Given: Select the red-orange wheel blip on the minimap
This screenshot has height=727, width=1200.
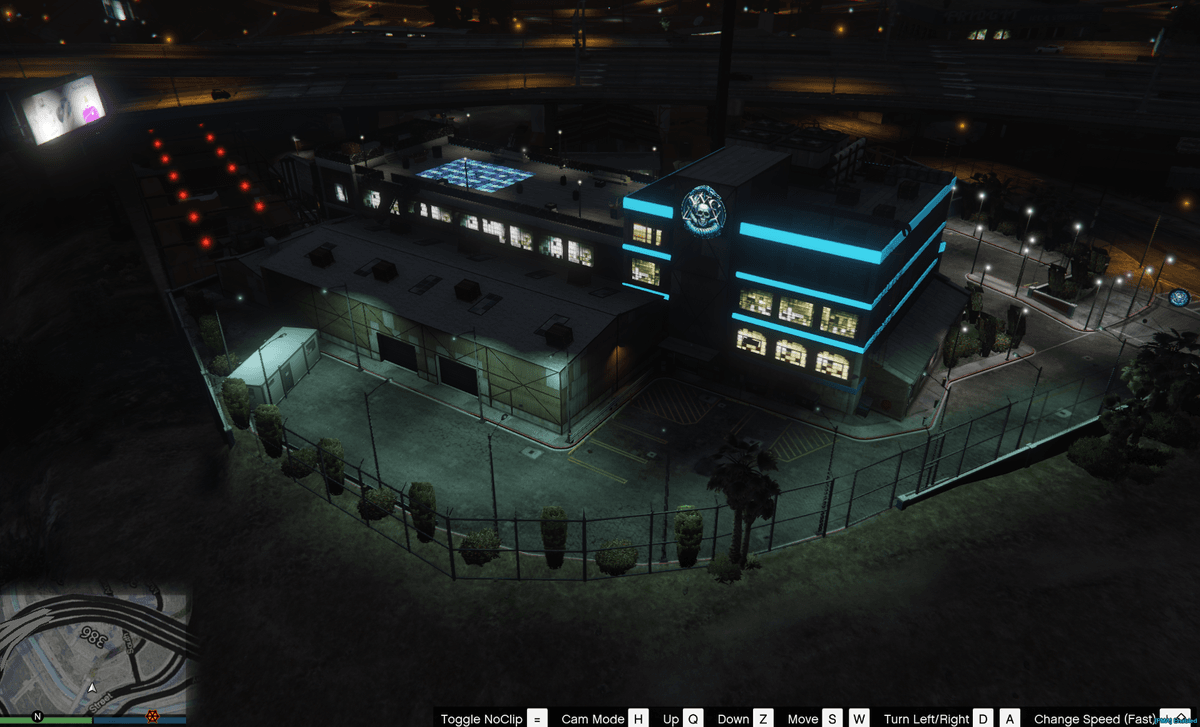Looking at the screenshot, I should [152, 716].
